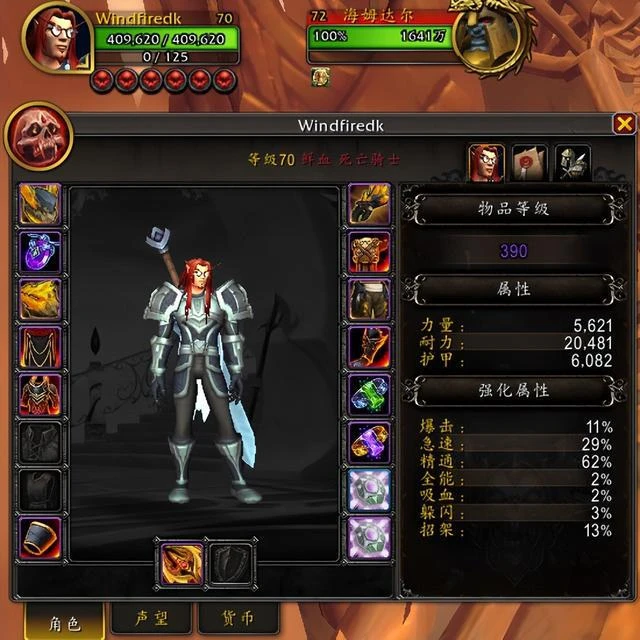This screenshot has width=640, height=640.
Task: Select the main-hand weapon slot
Action: tap(181, 562)
